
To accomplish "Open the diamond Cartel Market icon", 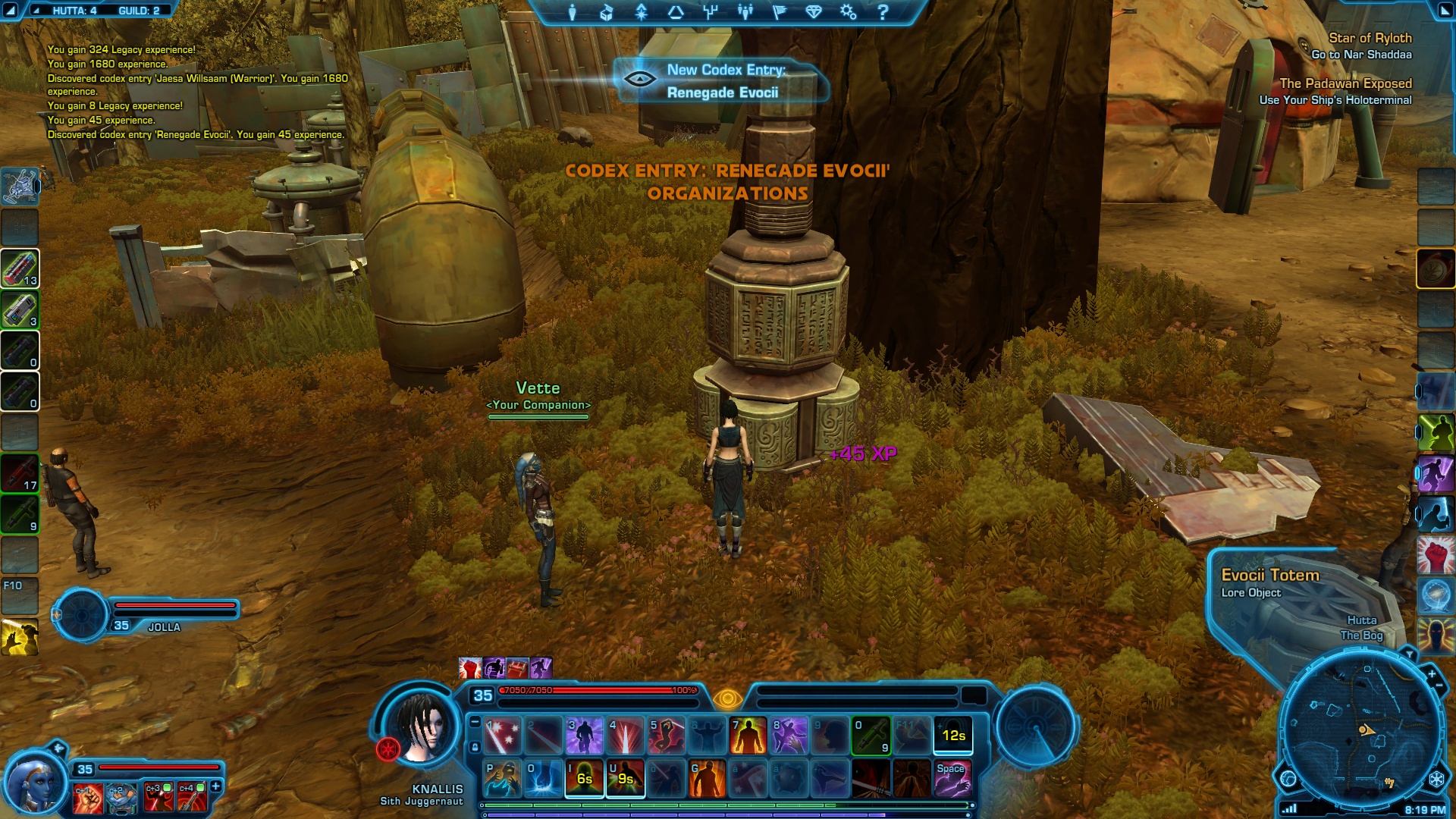I will coord(814,12).
